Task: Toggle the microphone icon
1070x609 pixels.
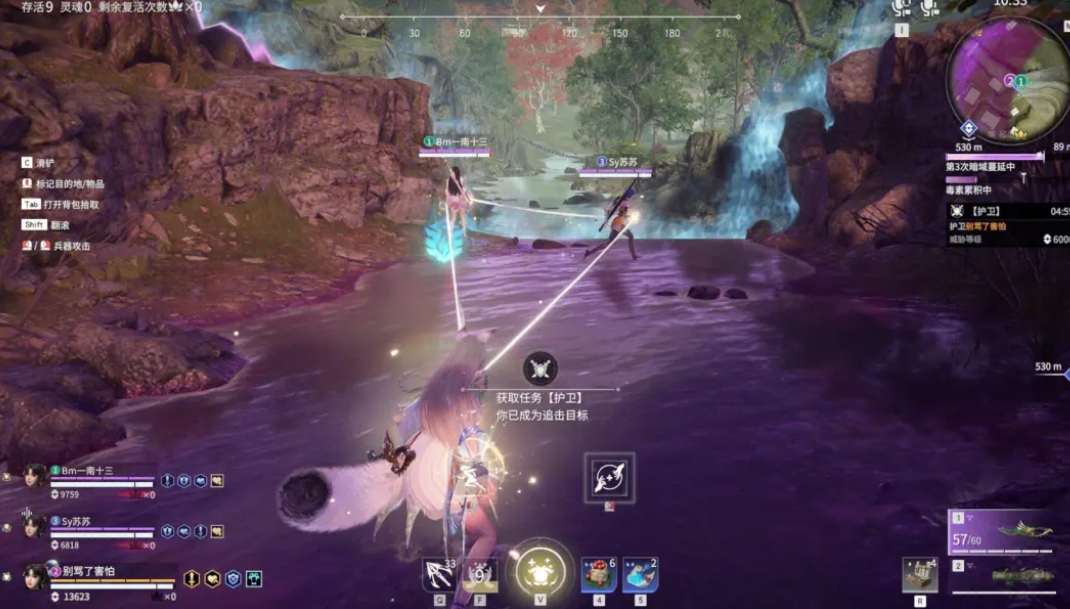Action: 931,8
